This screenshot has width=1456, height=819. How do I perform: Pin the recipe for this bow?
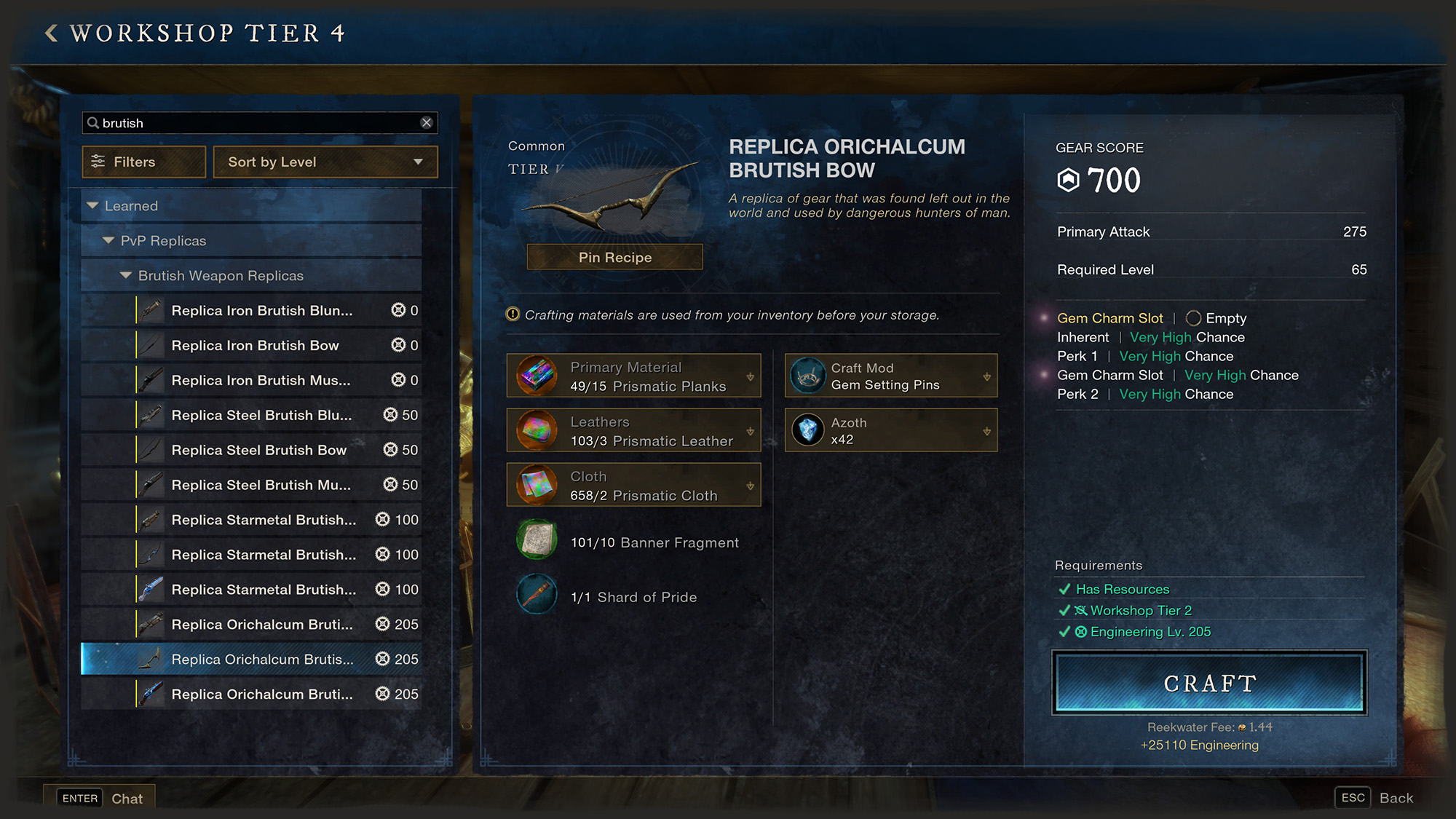coord(614,257)
